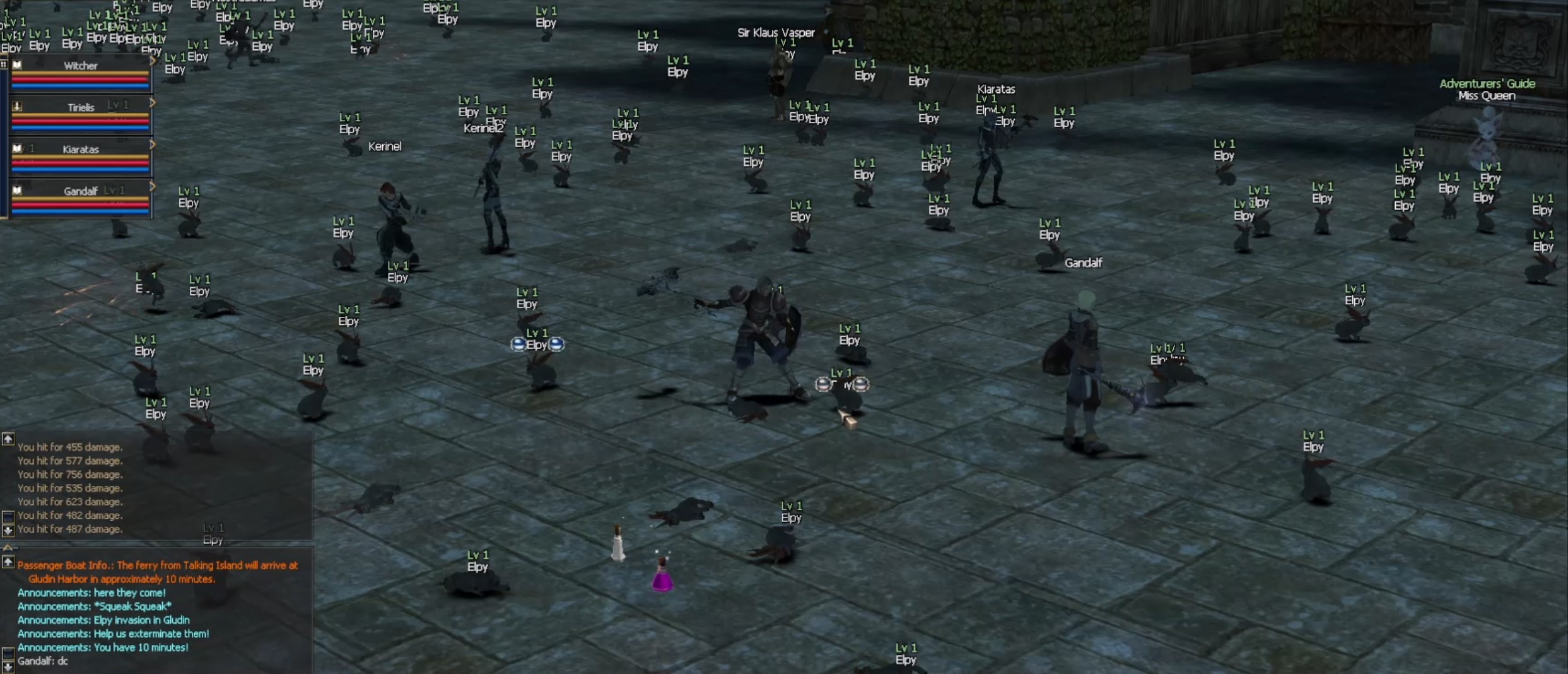Viewport: 1568px width, 674px height.
Task: Click the announcements chat scrollbar thumb
Action: point(8,652)
